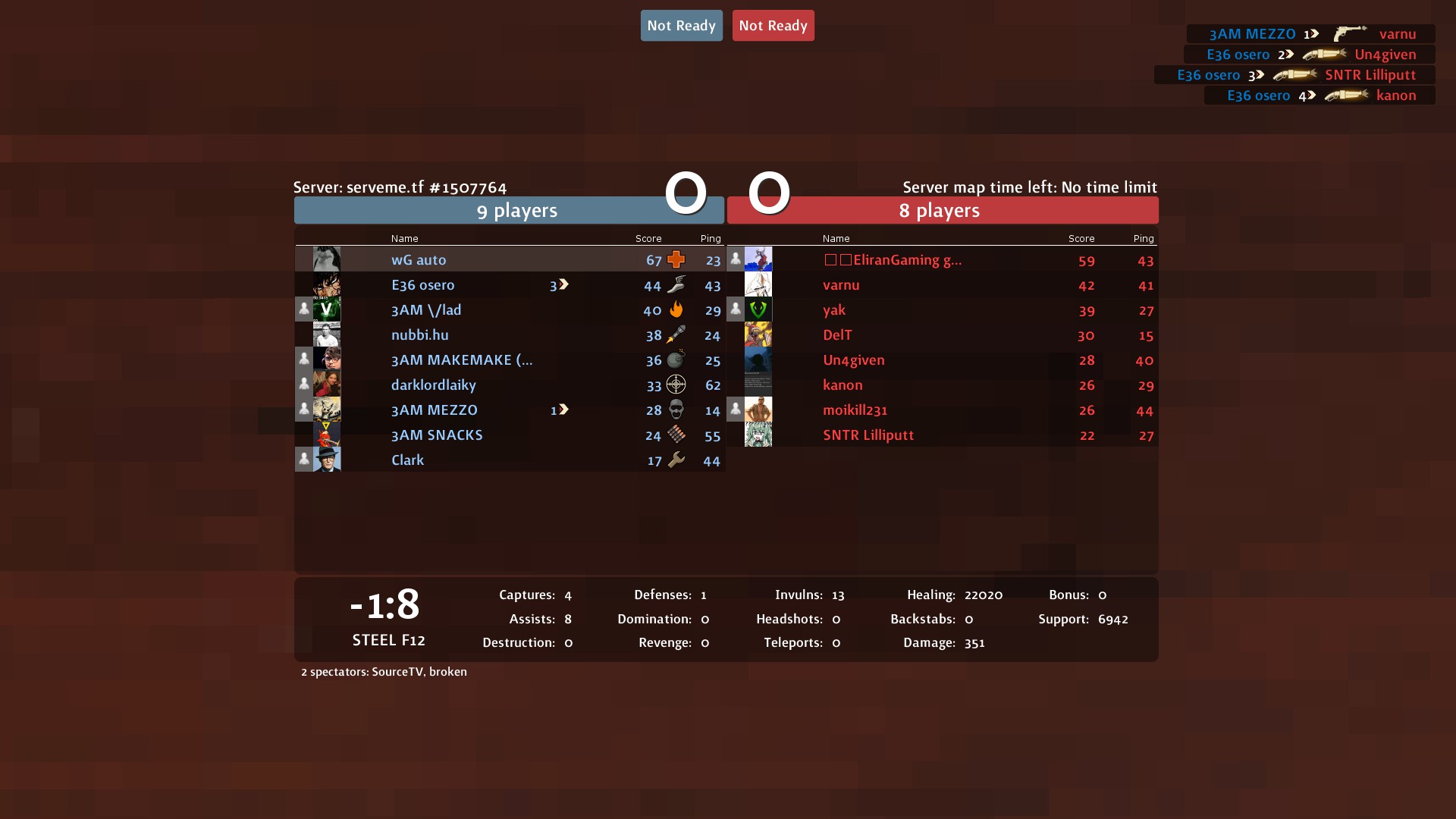Viewport: 1456px width, 819px height.
Task: Select E36 osero in the scoreboard list
Action: tap(423, 285)
